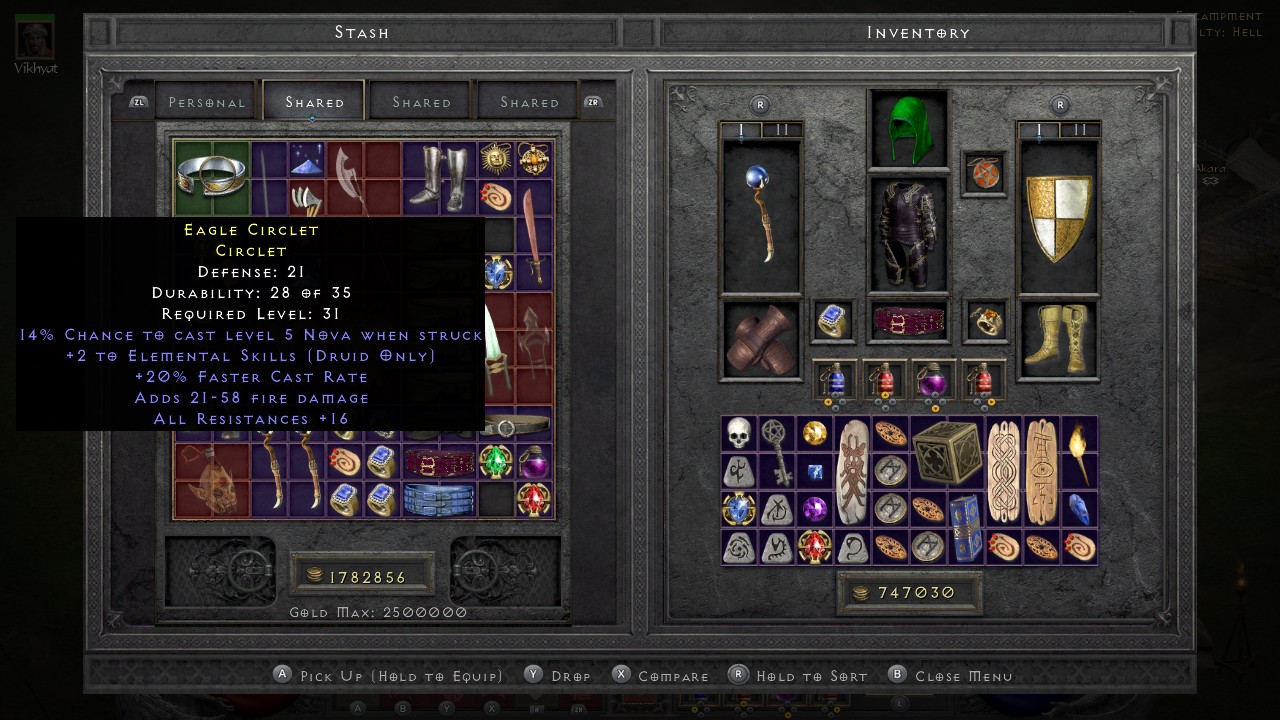This screenshot has width=1280, height=720.
Task: Switch to the Personal stash tab
Action: pos(207,102)
